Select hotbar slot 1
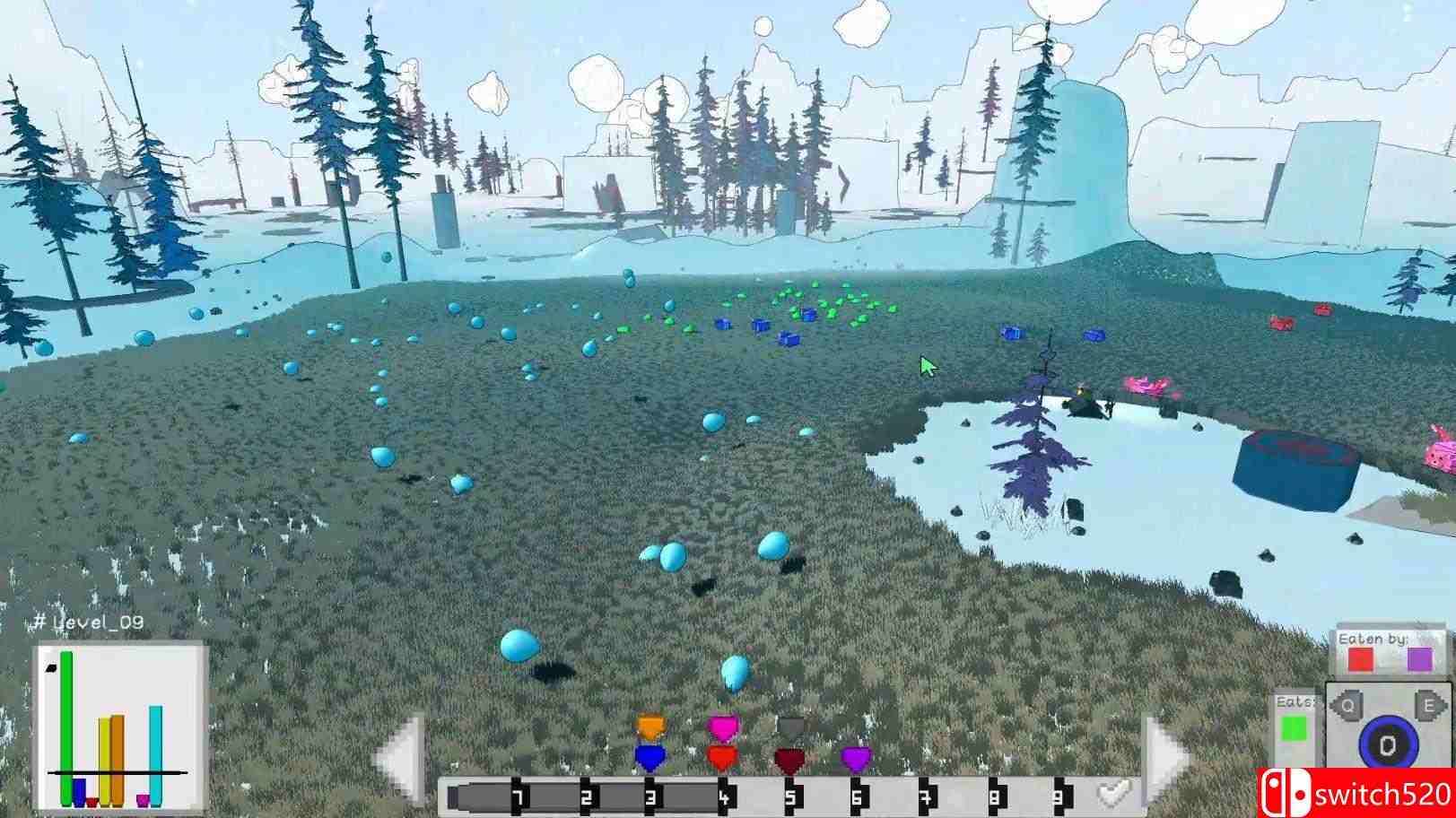This screenshot has width=1456, height=818. coord(517,794)
